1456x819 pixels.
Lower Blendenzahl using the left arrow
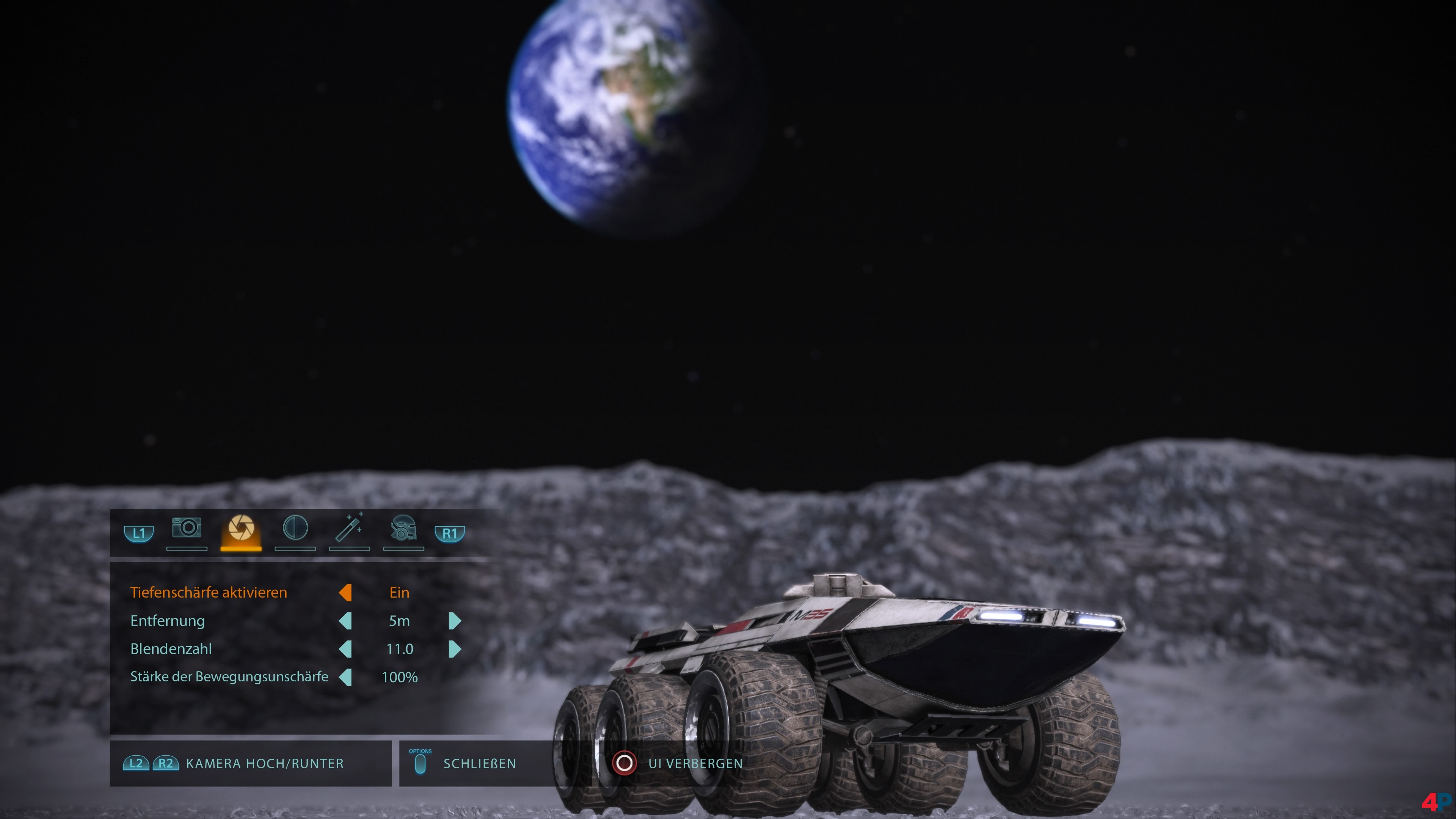pyautogui.click(x=345, y=649)
